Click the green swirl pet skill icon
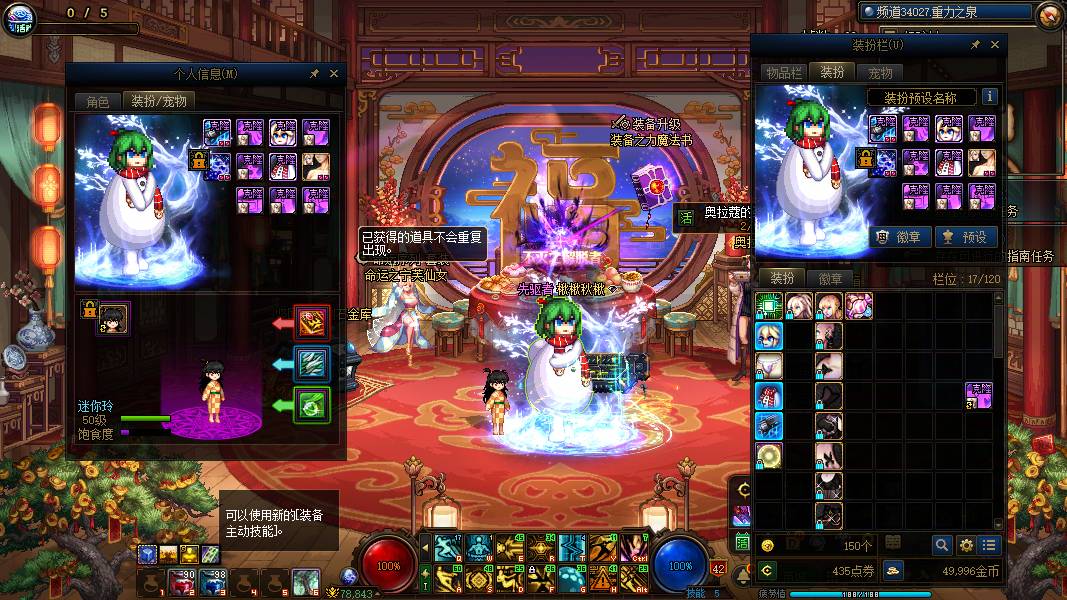 tap(312, 405)
